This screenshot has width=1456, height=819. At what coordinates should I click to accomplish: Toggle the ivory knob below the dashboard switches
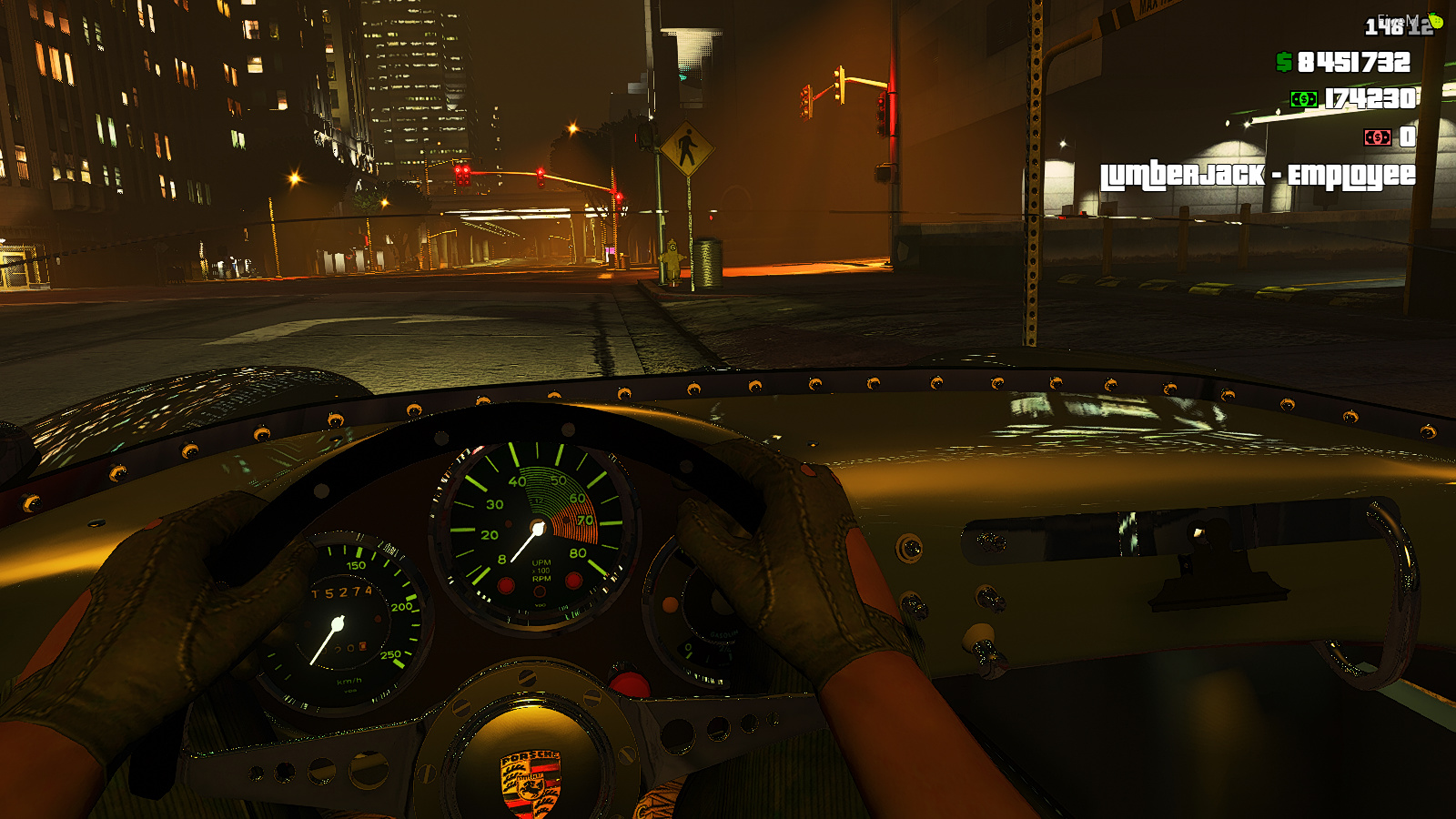pos(979,637)
